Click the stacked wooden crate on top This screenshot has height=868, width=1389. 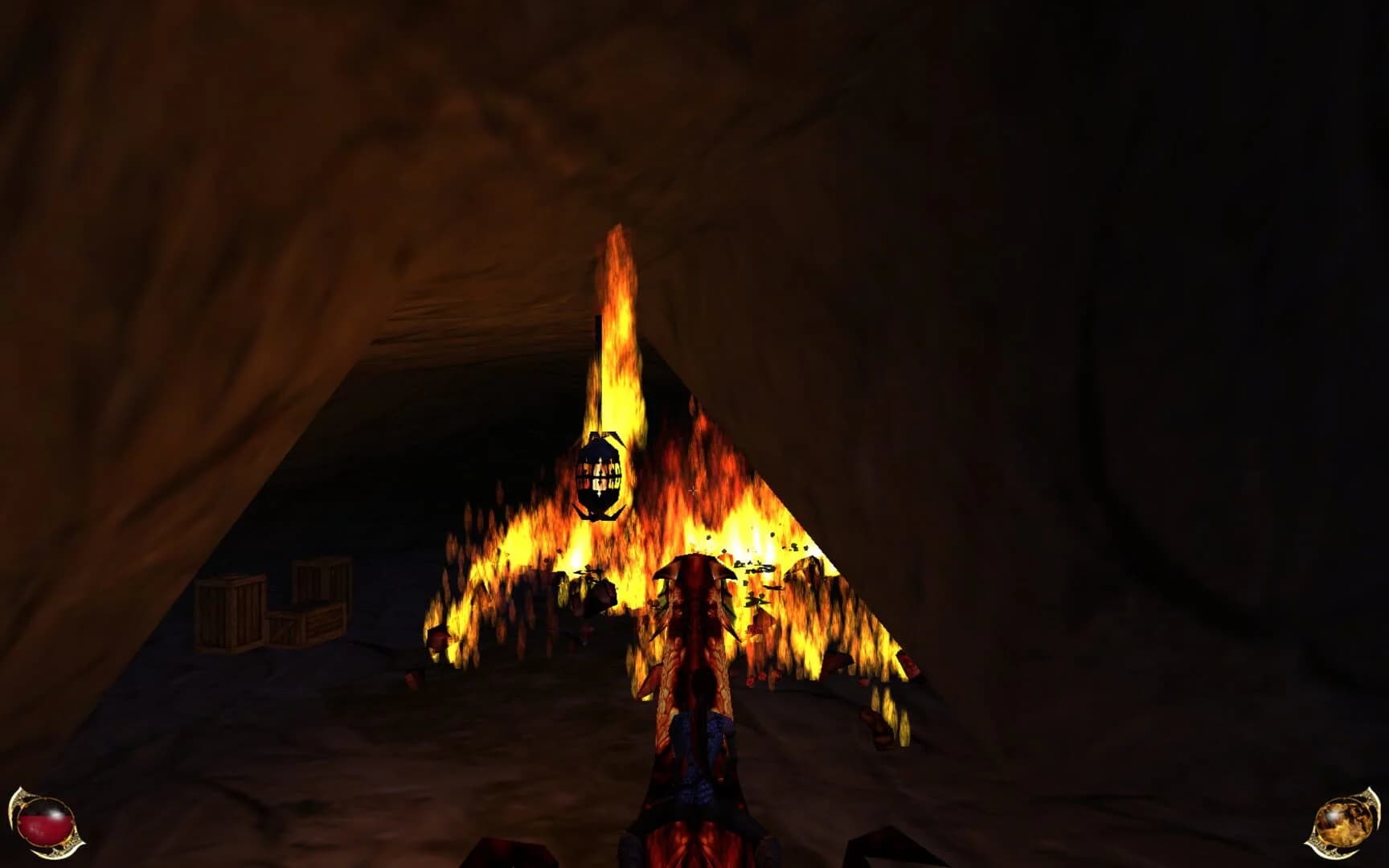click(320, 579)
